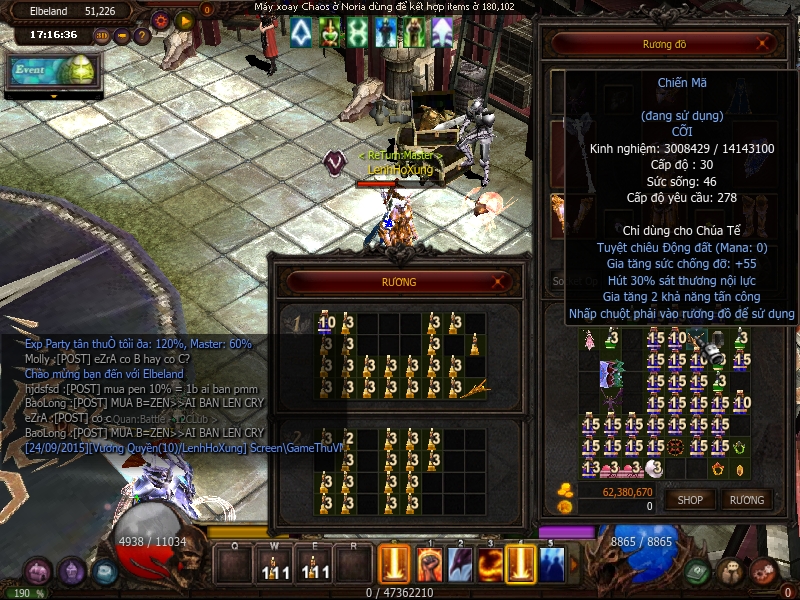Click the RƯƠNG button in the inventory
The height and width of the screenshot is (600, 800).
coord(746,499)
